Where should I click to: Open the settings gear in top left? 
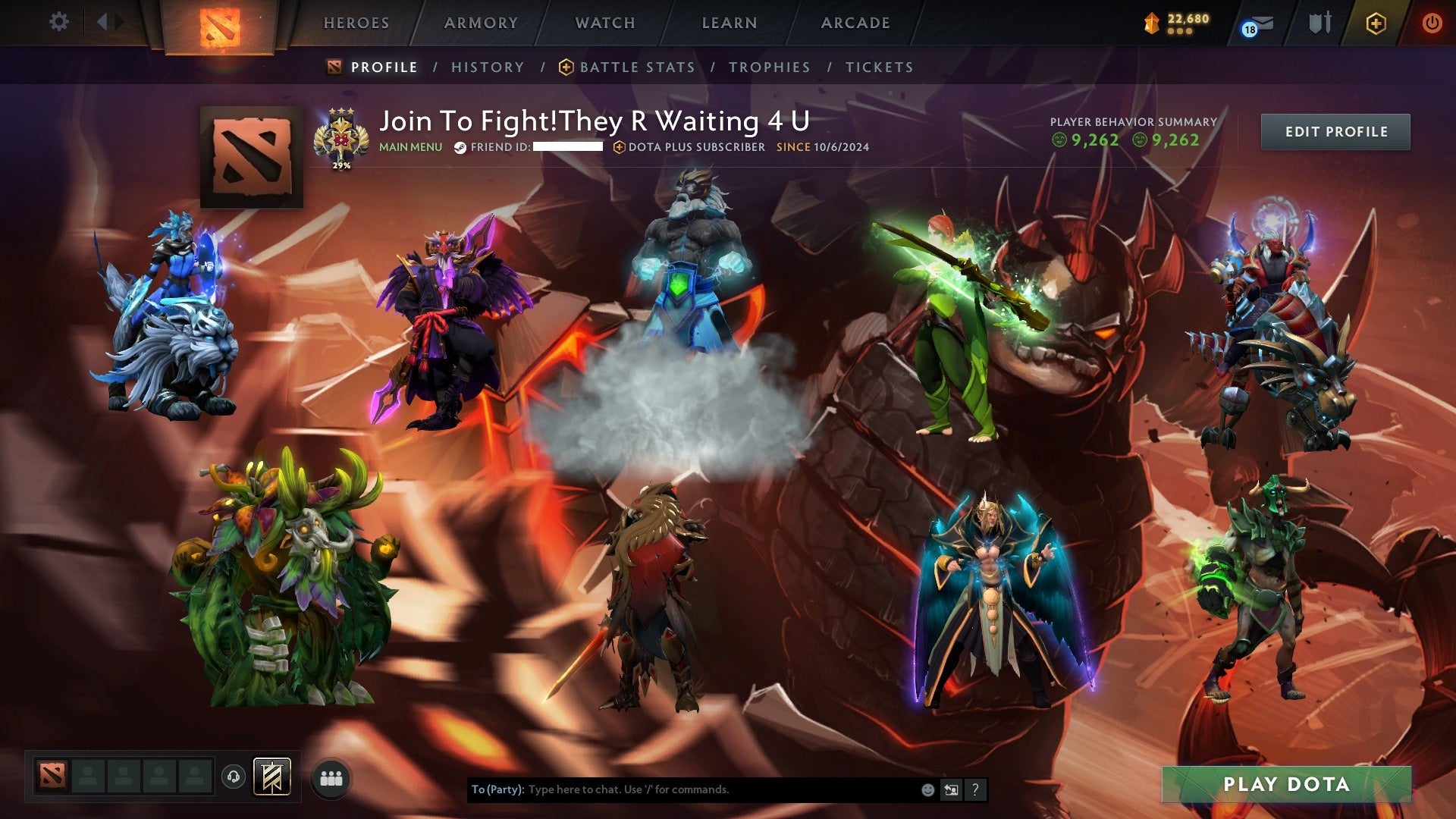(x=58, y=22)
